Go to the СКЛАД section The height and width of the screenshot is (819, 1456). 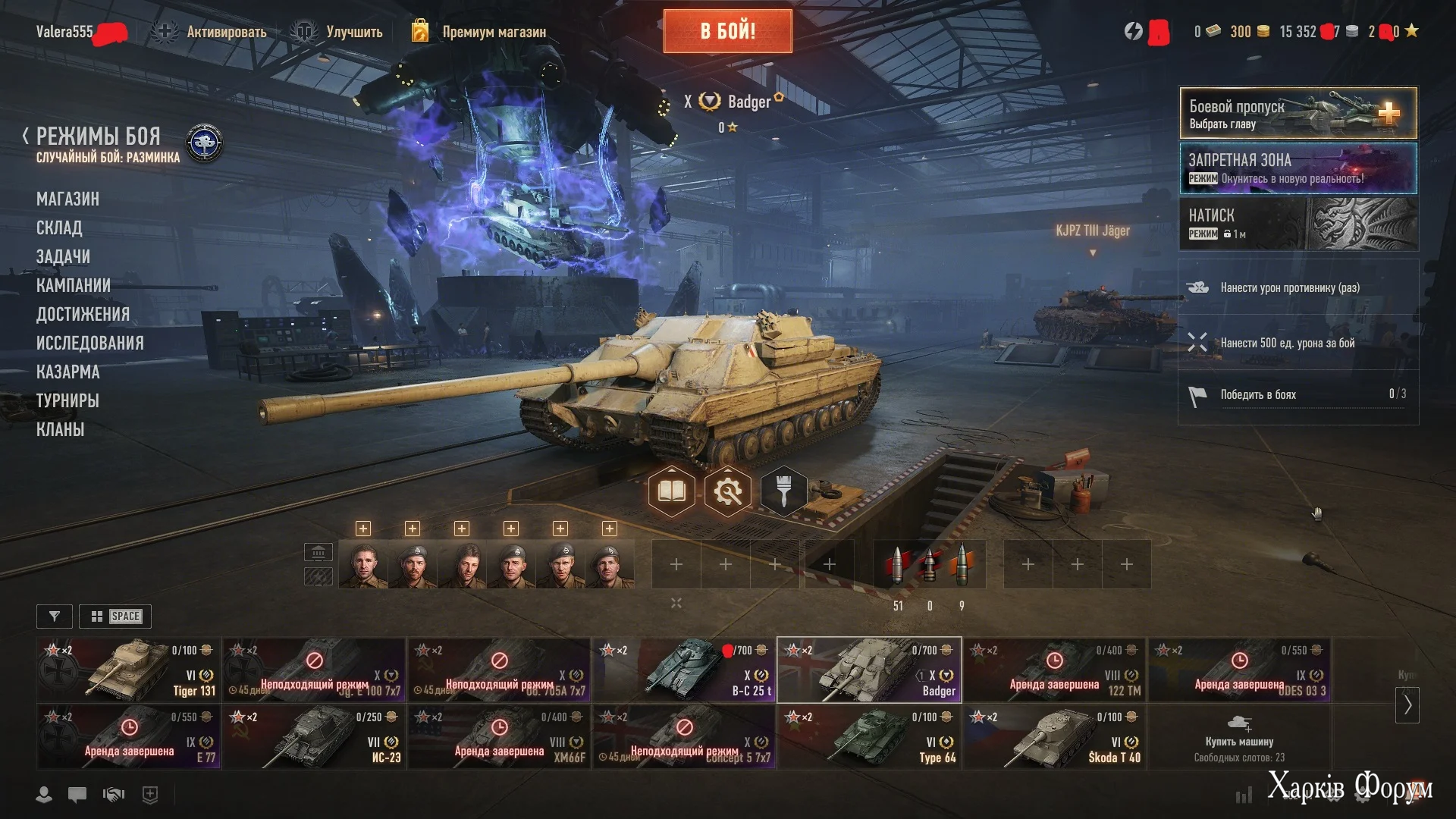point(59,227)
